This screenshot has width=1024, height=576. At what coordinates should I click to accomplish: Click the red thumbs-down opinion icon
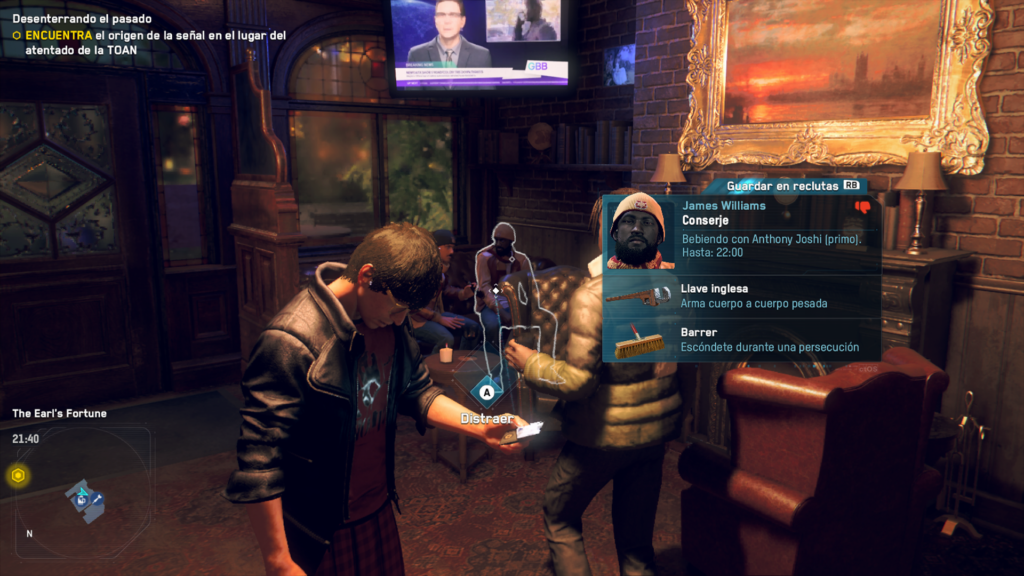pyautogui.click(x=862, y=208)
